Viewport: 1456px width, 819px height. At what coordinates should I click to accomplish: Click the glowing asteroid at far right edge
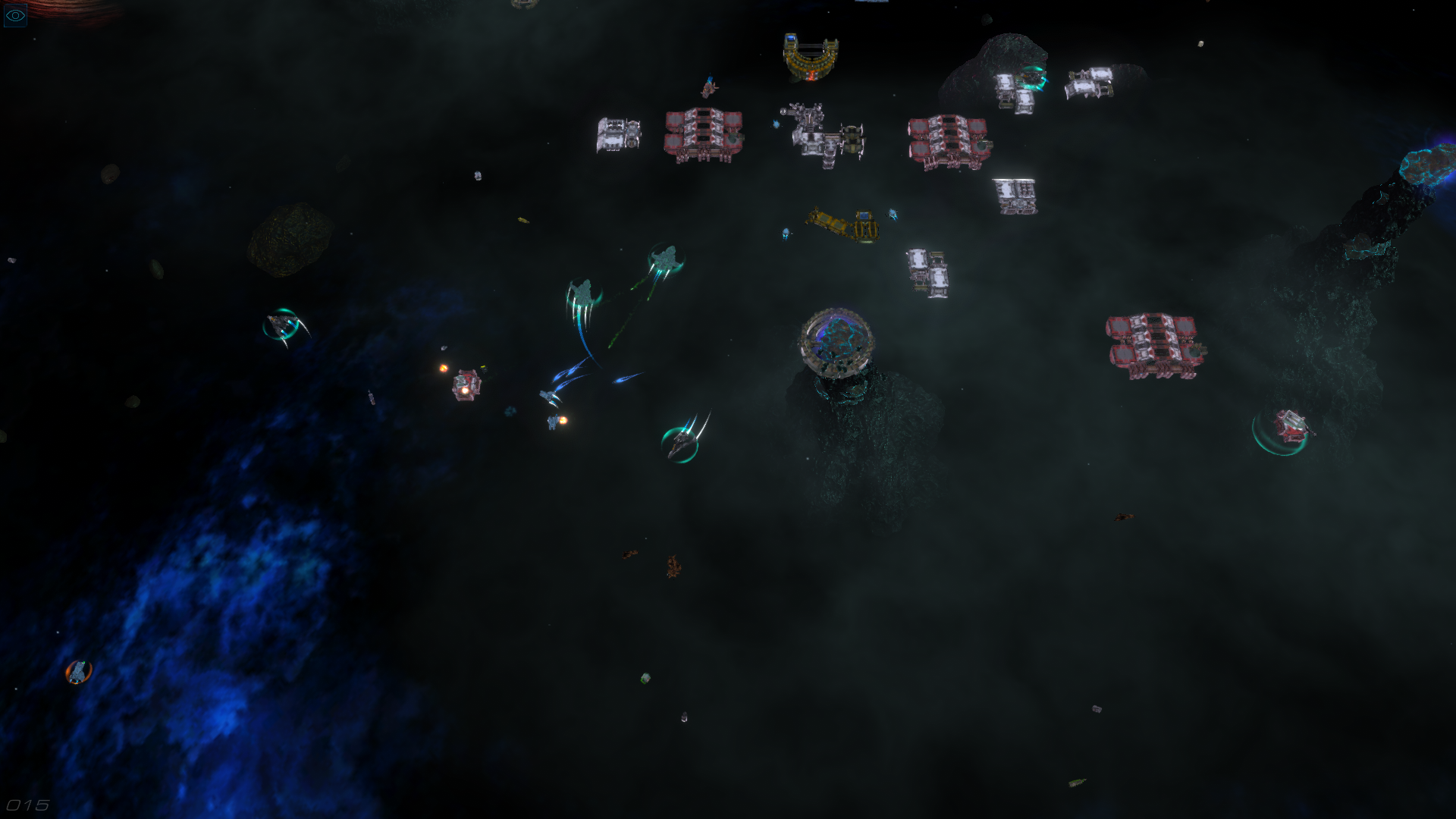pos(1426,167)
